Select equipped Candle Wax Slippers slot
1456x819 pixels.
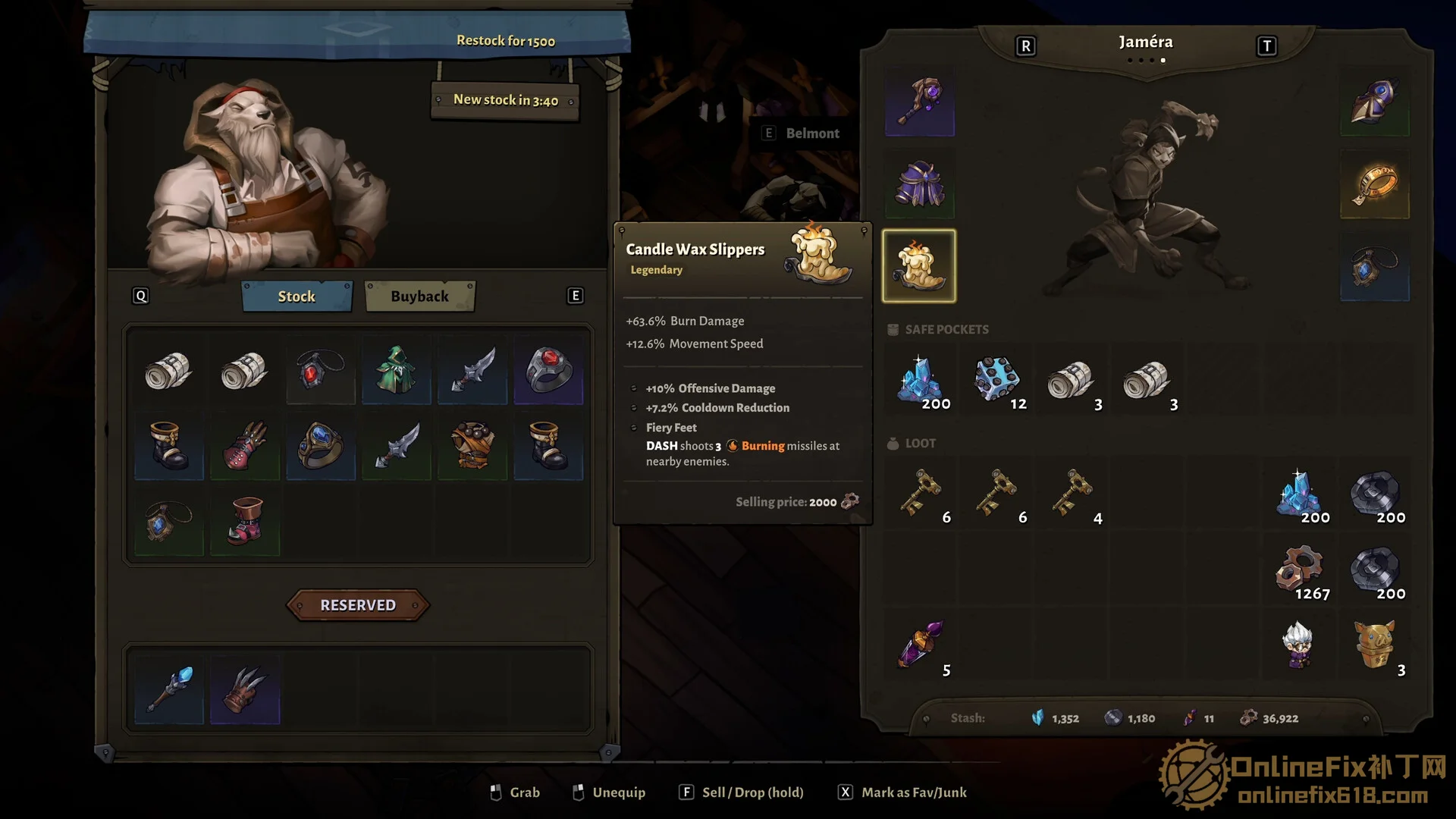tap(919, 266)
